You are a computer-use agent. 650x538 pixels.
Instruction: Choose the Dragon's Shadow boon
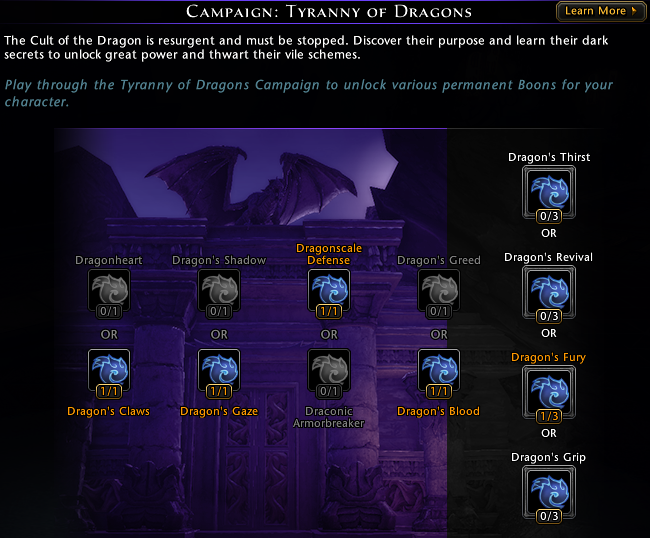219,291
